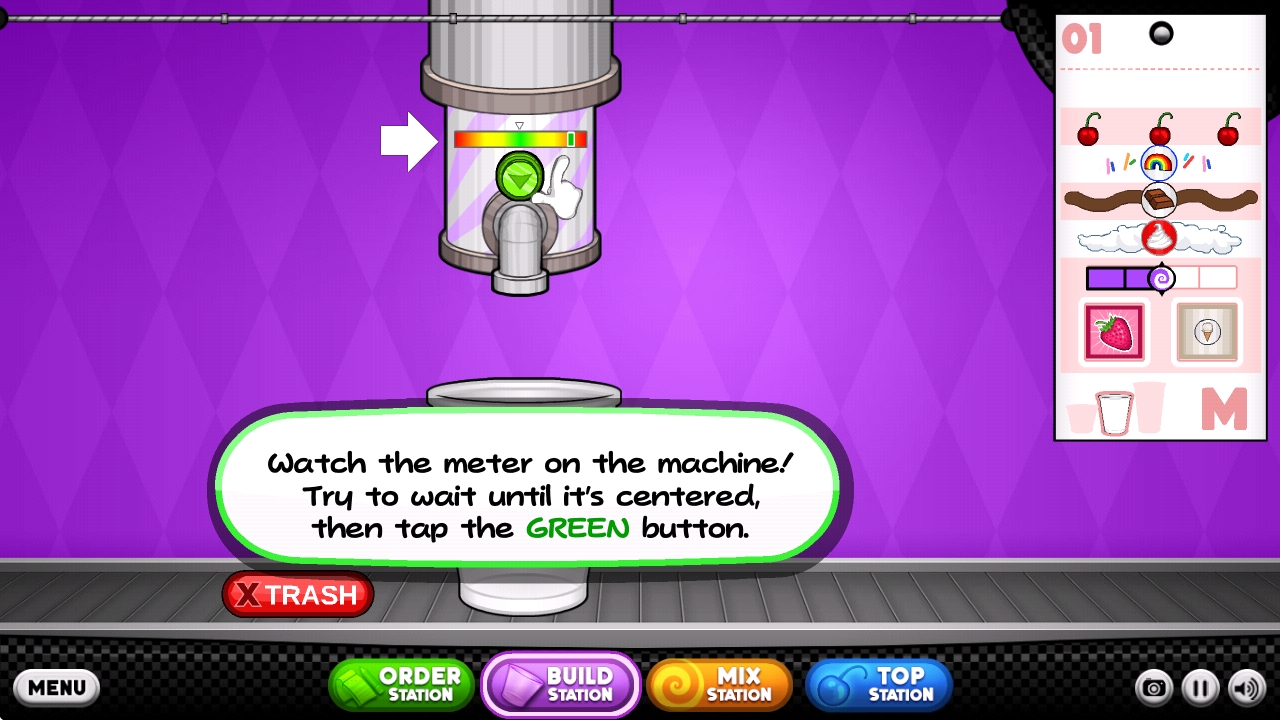This screenshot has height=720, width=1280.
Task: Select the Build Station tab
Action: [x=561, y=685]
